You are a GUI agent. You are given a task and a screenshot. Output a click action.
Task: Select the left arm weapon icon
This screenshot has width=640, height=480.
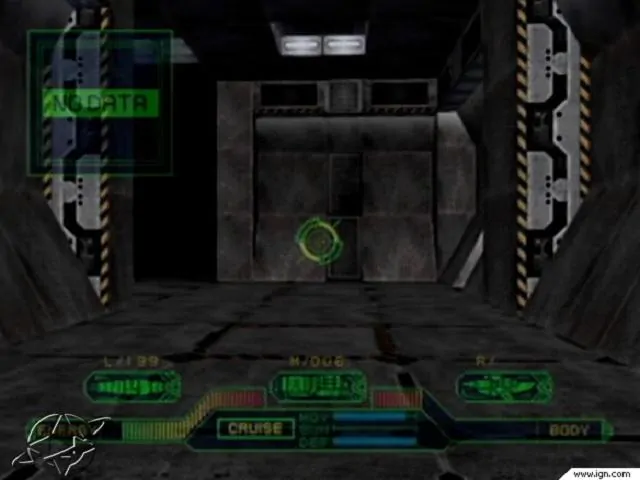pyautogui.click(x=132, y=386)
